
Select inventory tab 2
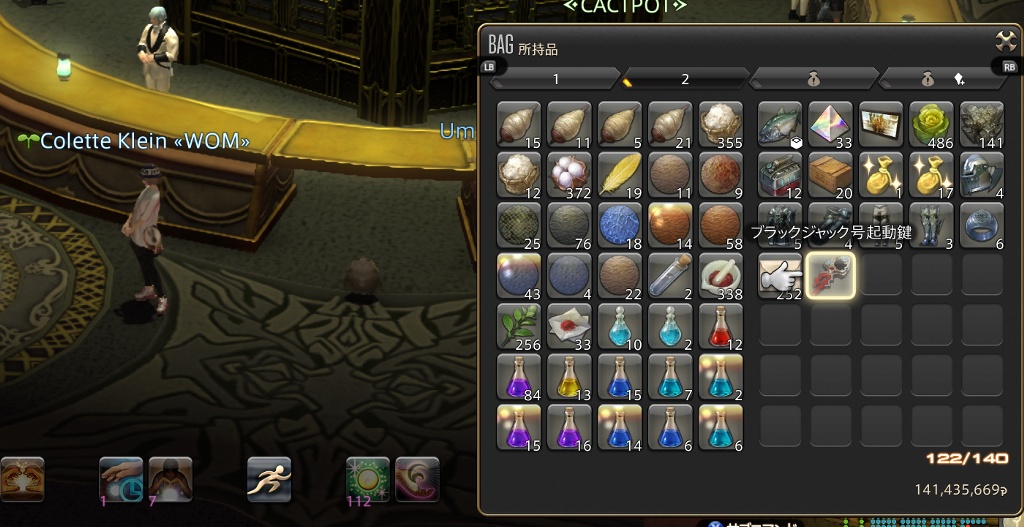pos(685,78)
